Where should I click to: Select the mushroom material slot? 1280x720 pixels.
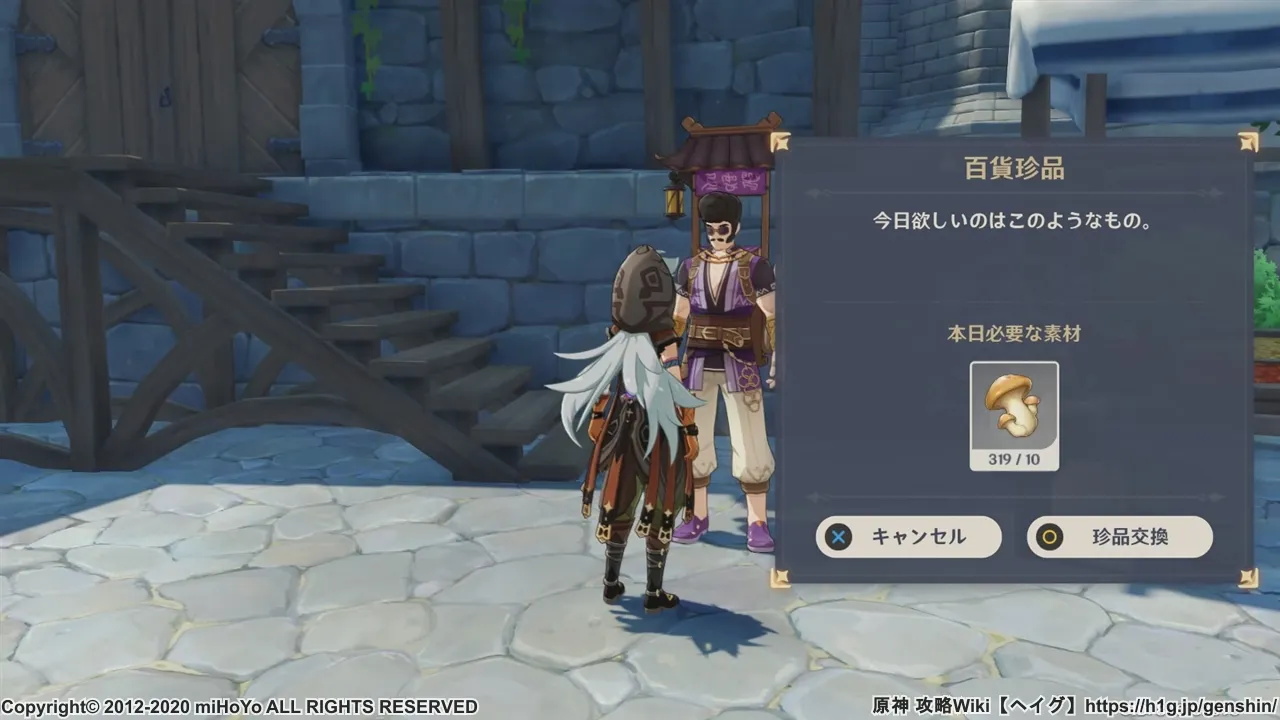pos(1014,415)
